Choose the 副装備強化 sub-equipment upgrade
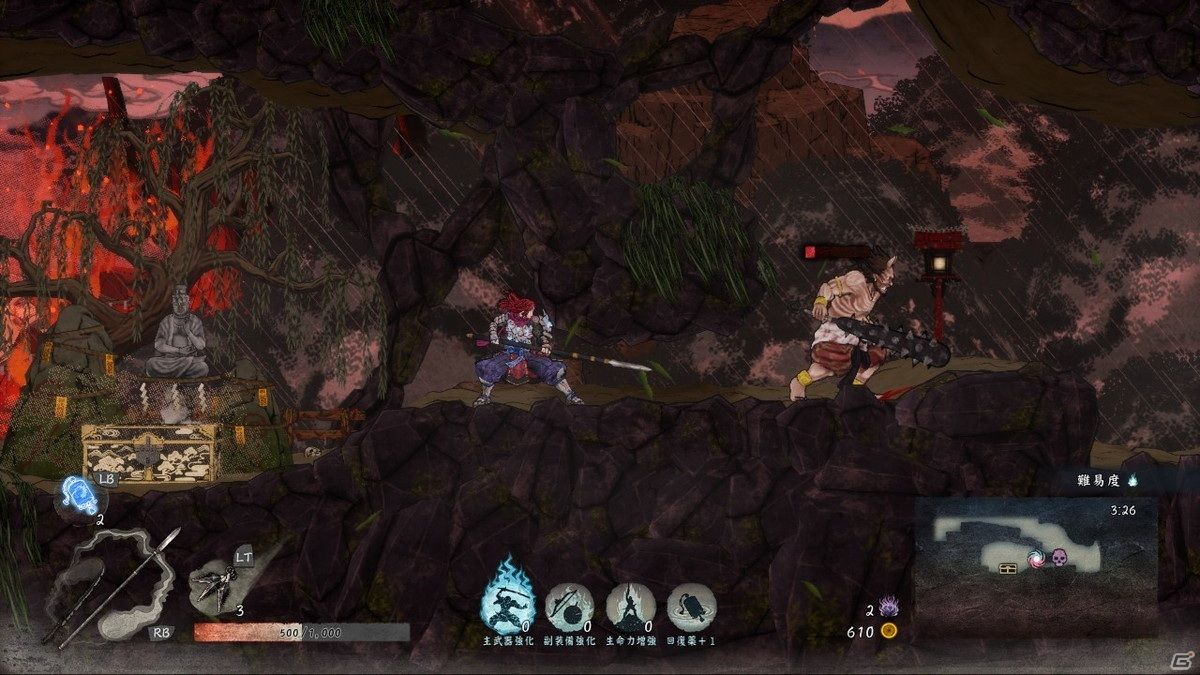1200x675 pixels. point(569,606)
